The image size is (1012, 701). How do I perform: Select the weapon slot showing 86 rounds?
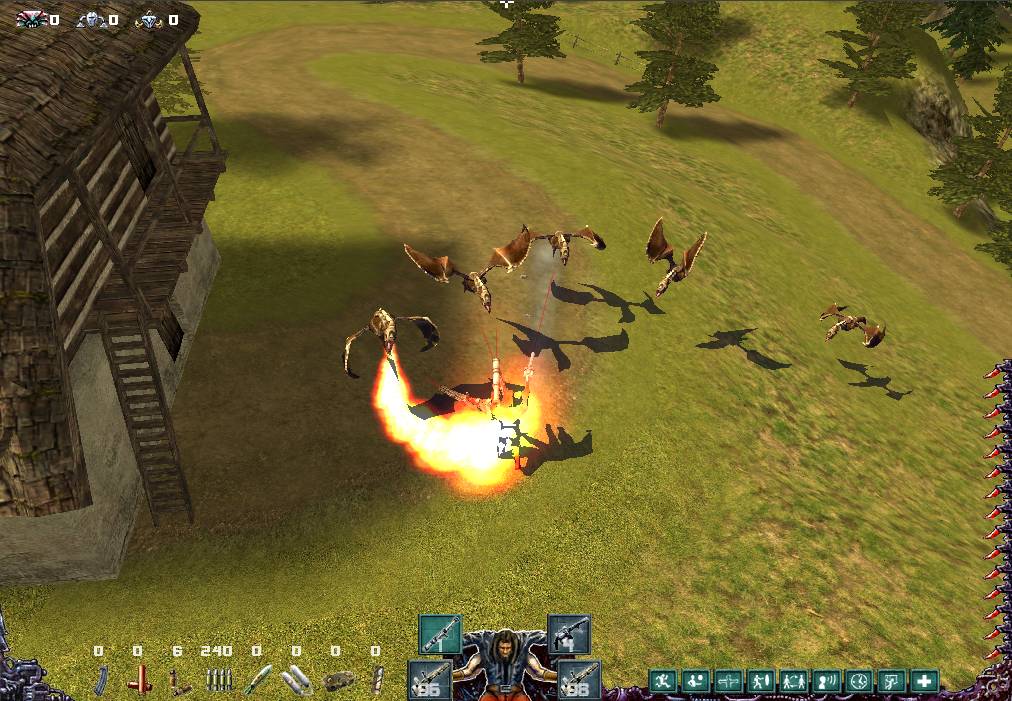[x=428, y=680]
